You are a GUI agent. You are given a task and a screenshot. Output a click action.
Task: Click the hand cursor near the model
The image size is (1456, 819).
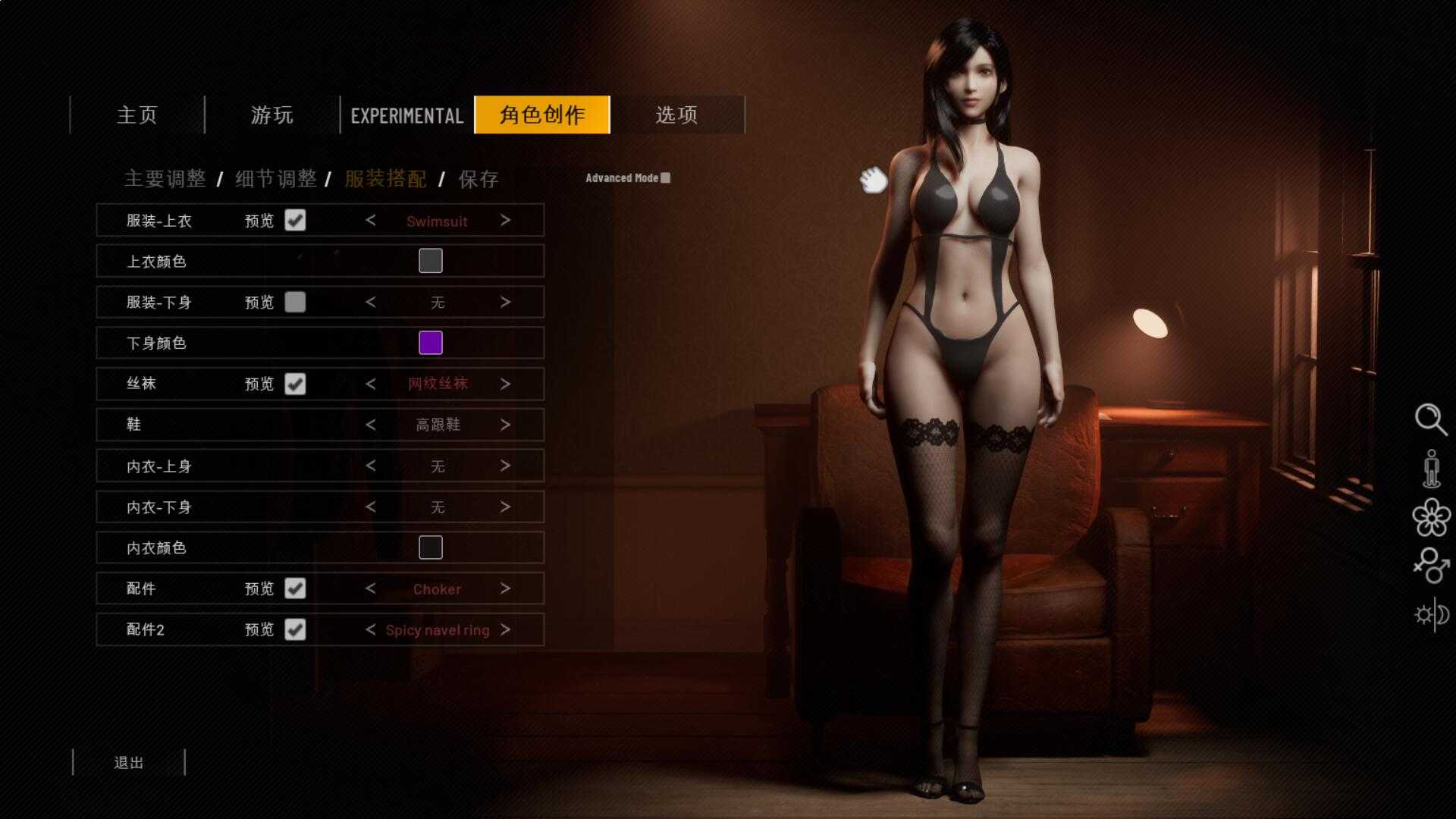(872, 180)
